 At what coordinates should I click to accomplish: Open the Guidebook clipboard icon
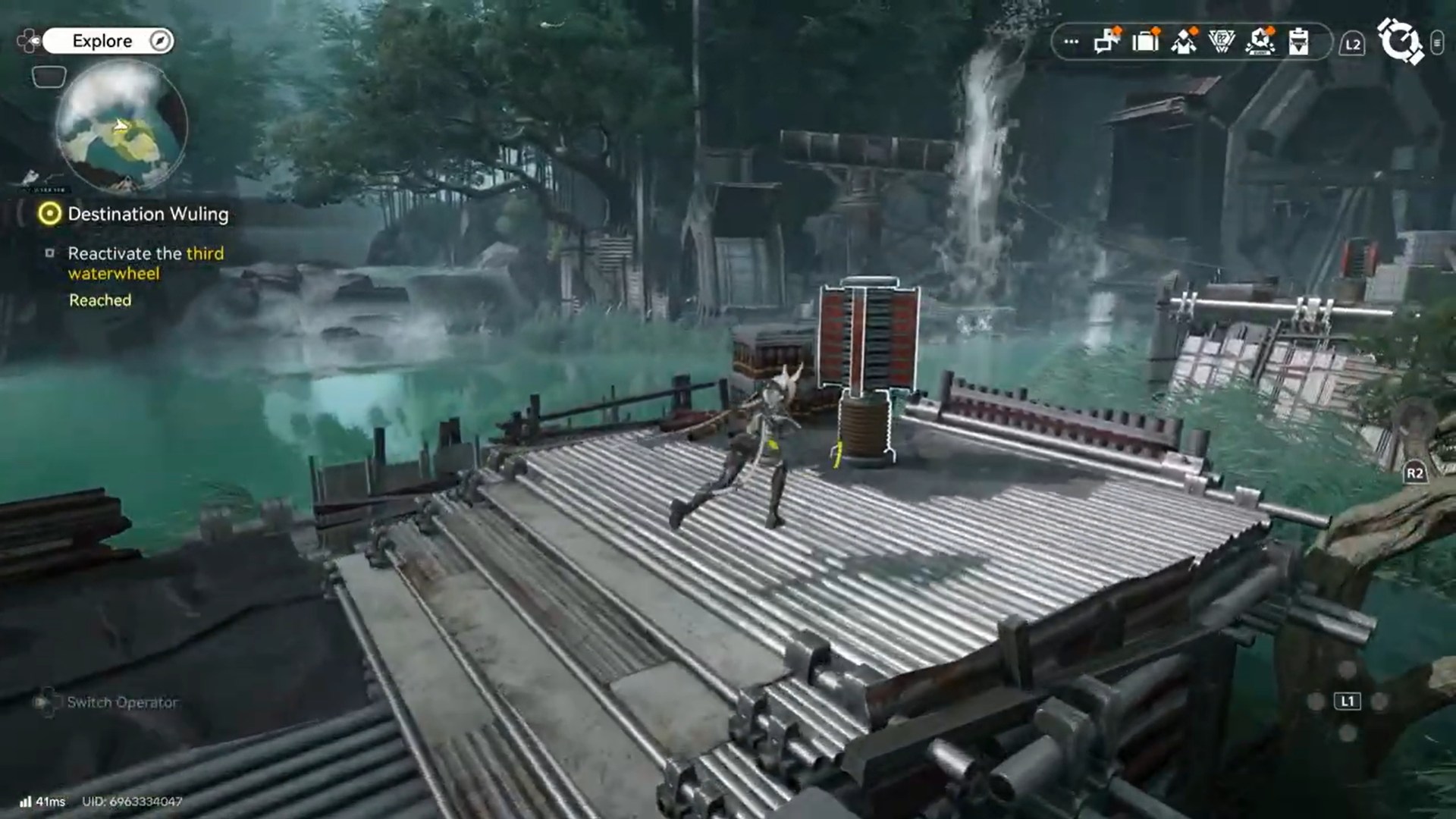[x=1299, y=42]
